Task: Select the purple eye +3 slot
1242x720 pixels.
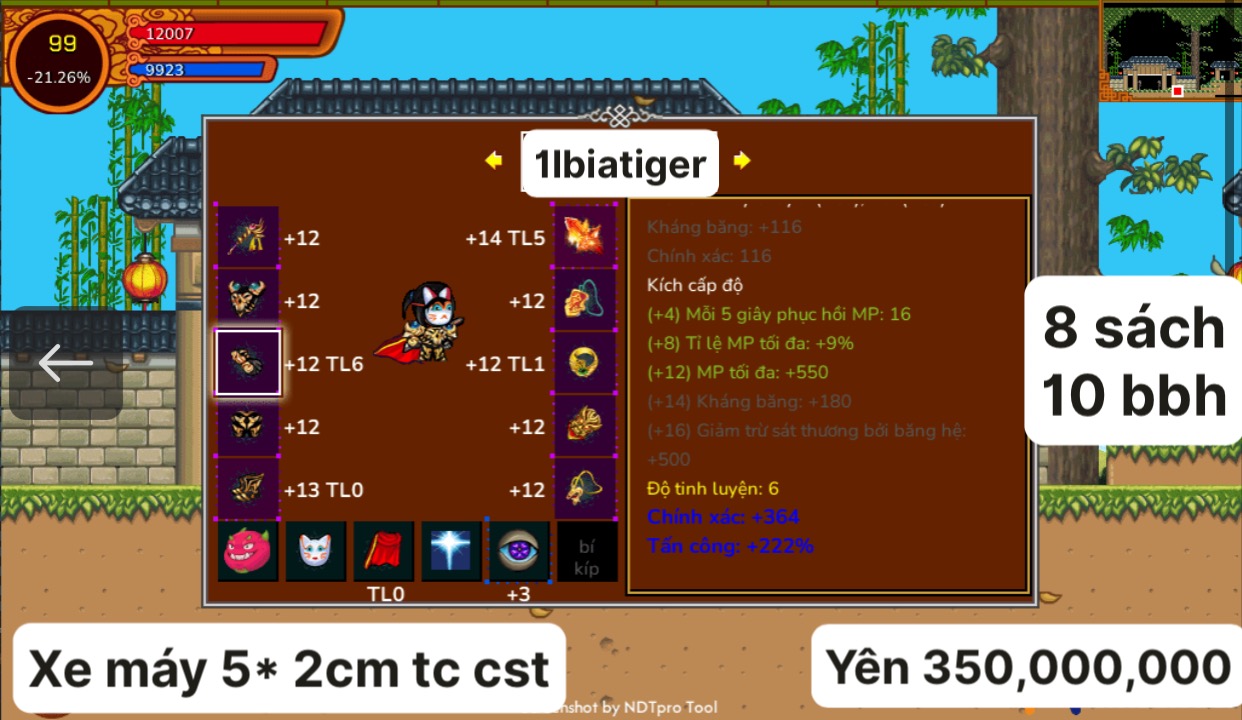Action: (519, 551)
